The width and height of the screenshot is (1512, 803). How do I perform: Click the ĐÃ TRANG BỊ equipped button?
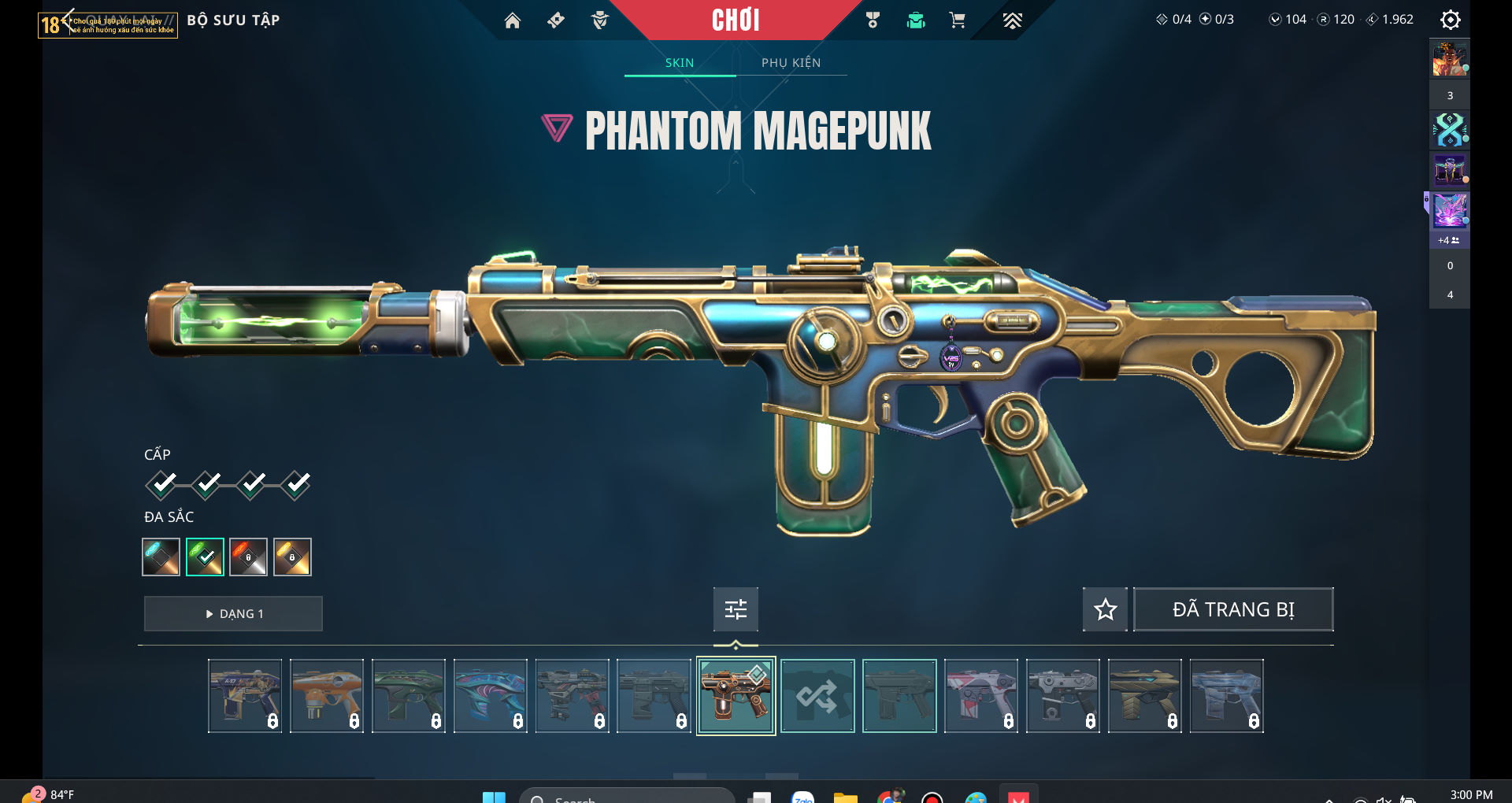point(1232,609)
